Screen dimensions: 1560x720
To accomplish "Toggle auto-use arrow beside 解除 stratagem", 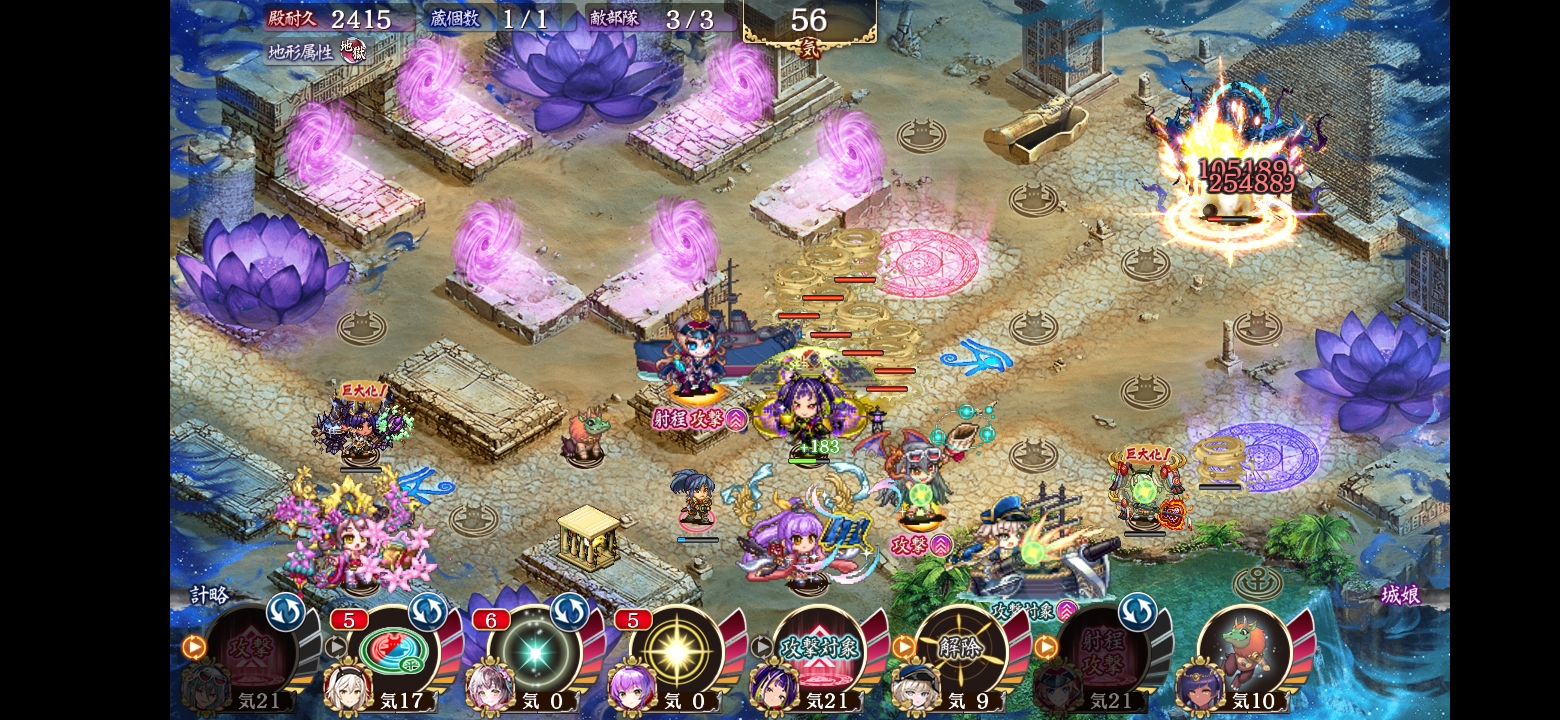I will (x=904, y=647).
